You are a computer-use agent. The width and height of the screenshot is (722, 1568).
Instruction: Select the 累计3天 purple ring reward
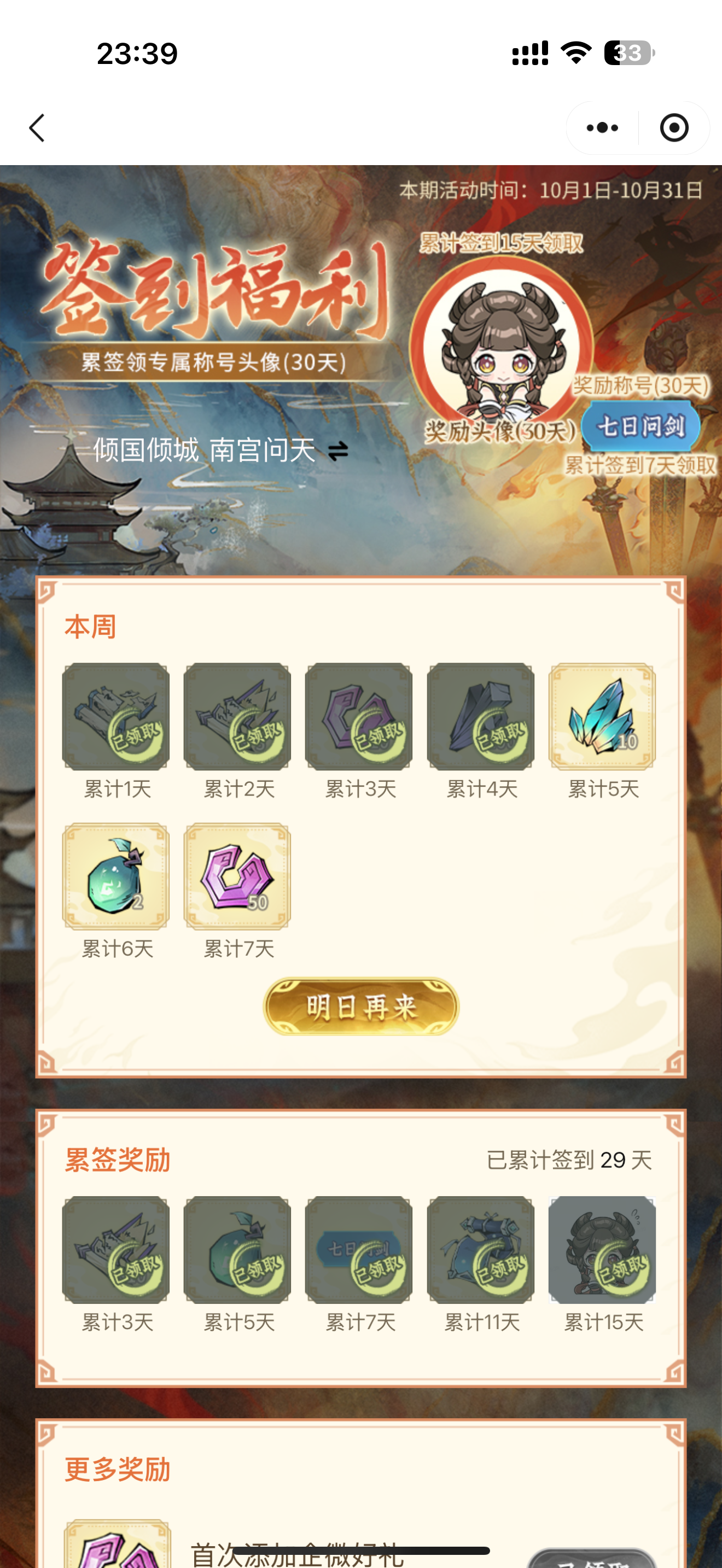tap(359, 715)
